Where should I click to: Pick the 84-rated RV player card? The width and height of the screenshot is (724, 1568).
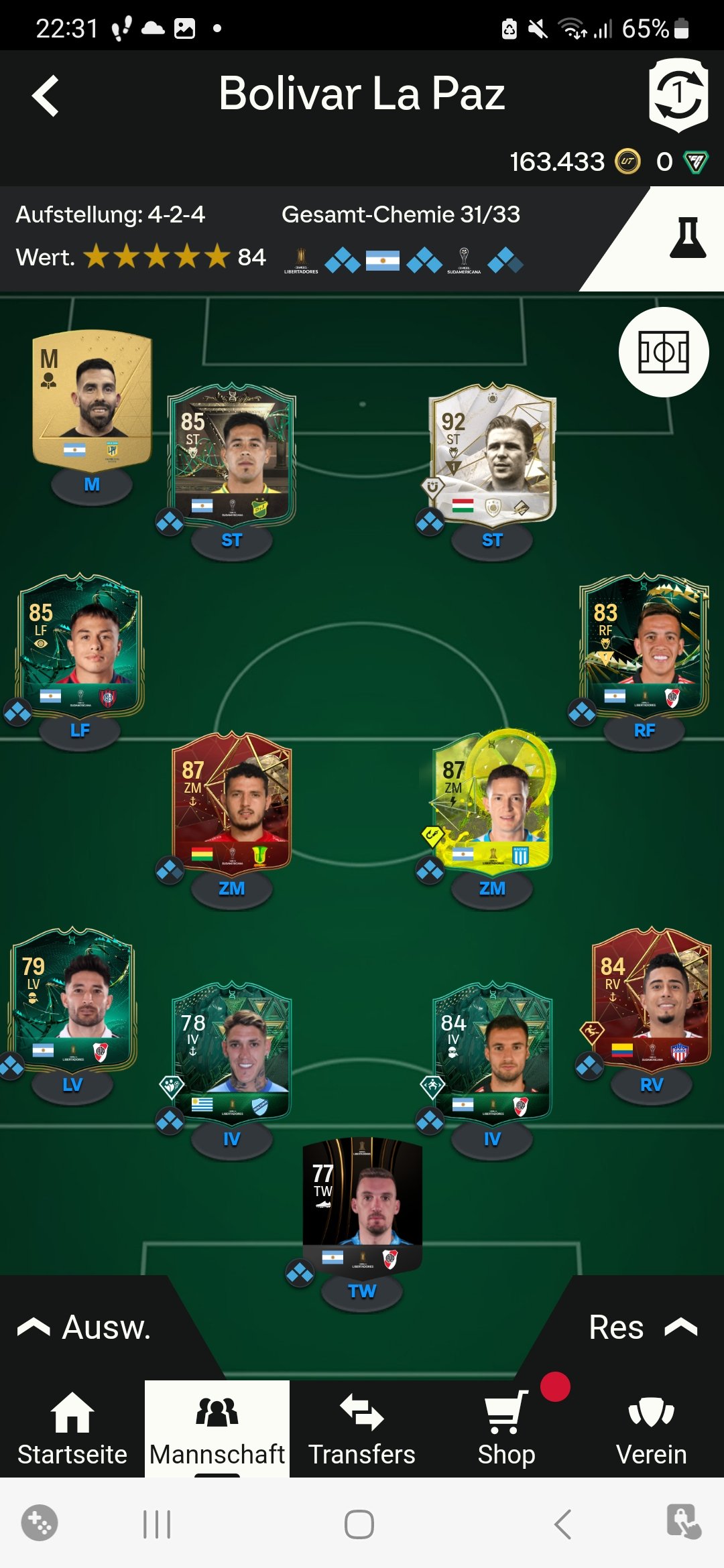(651, 998)
